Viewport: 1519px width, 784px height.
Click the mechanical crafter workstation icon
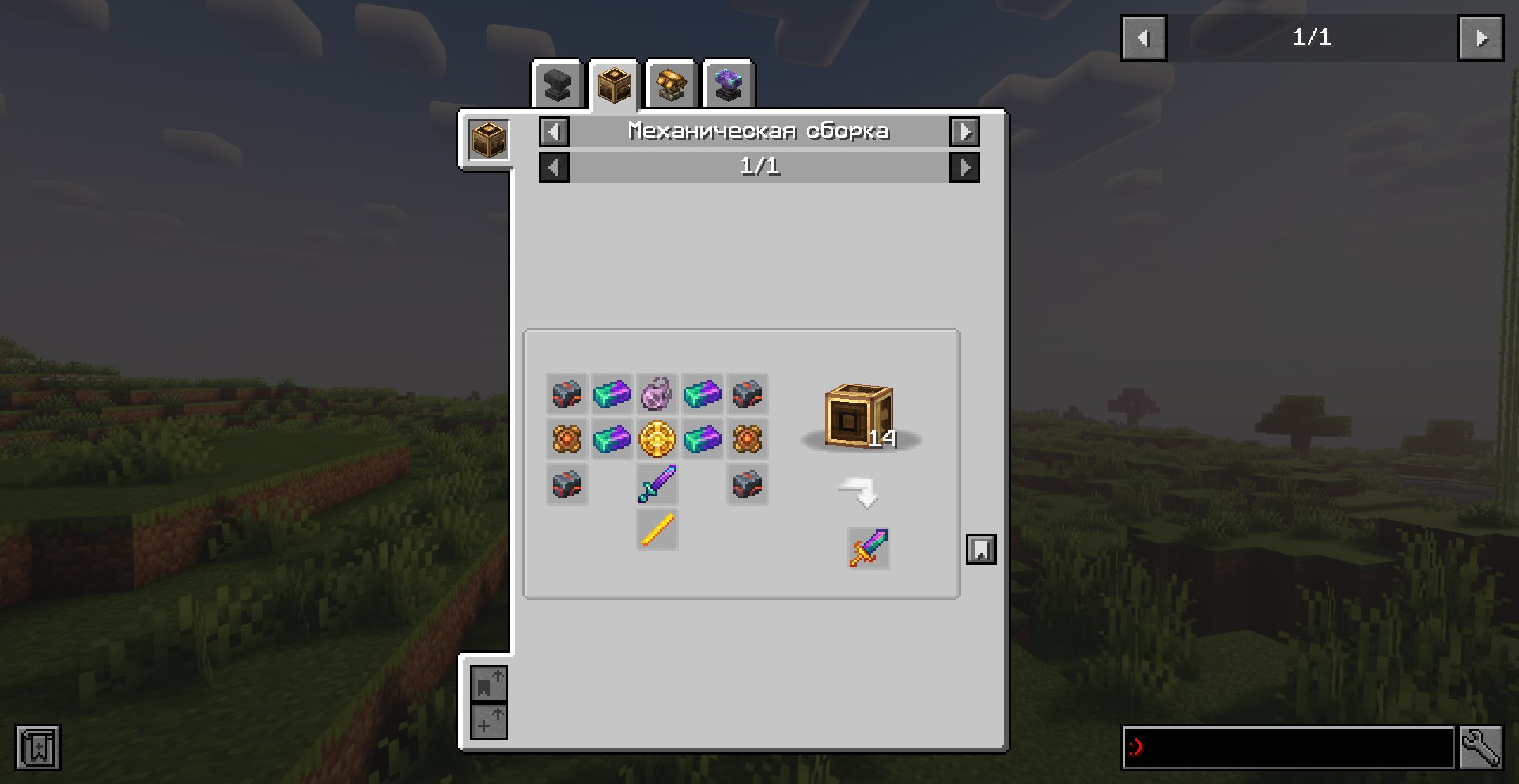point(488,140)
